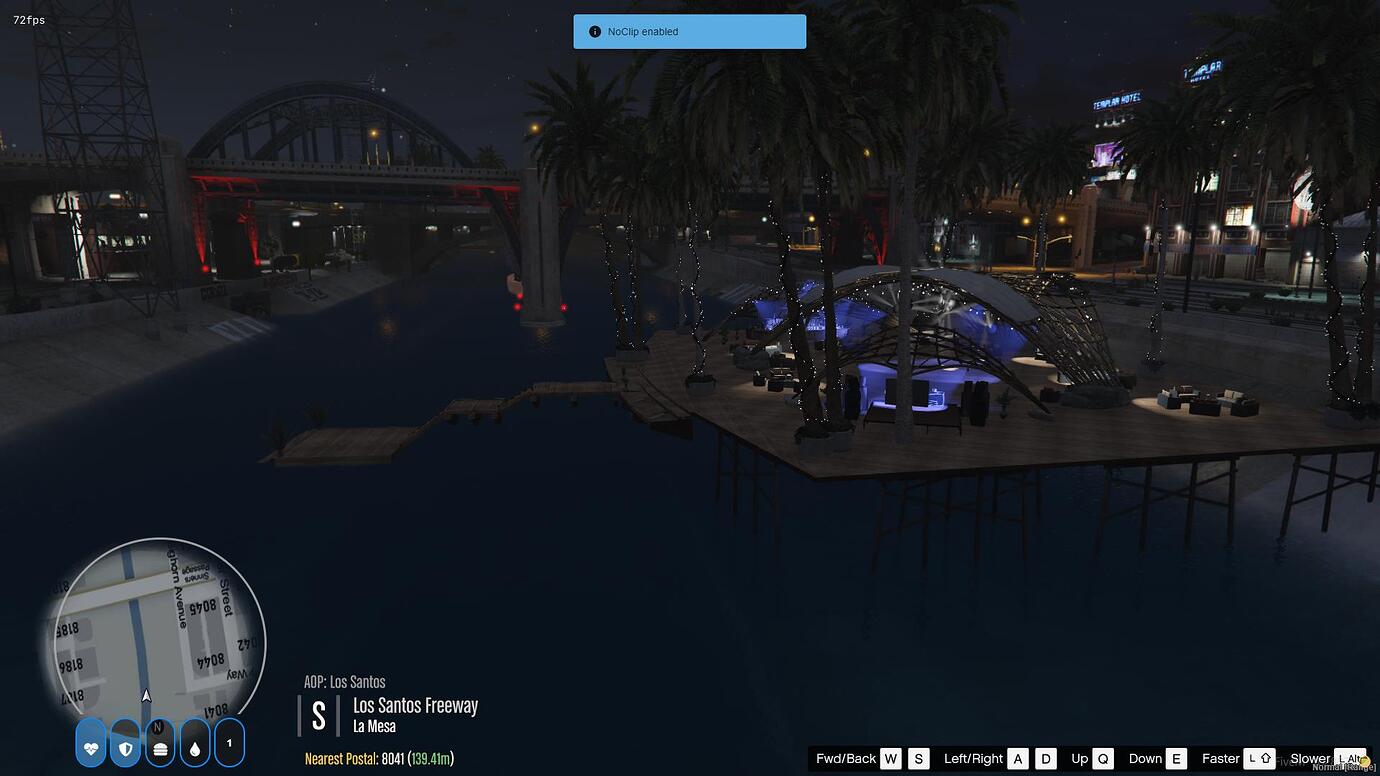Click the info icon in the NoClip banner
1380x776 pixels.
coord(593,31)
